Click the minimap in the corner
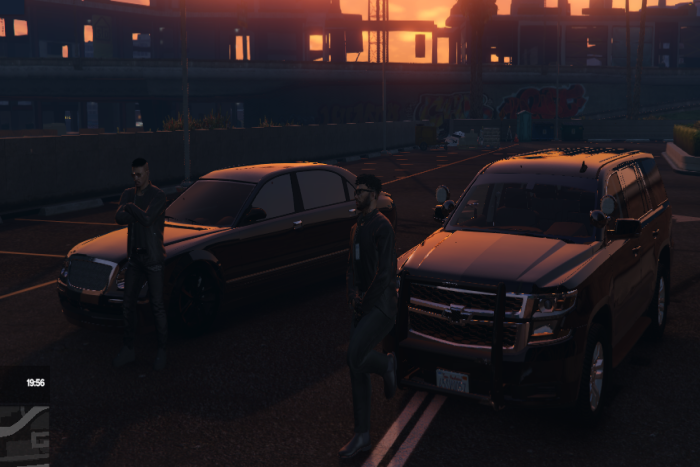The image size is (700, 467). pos(24,433)
